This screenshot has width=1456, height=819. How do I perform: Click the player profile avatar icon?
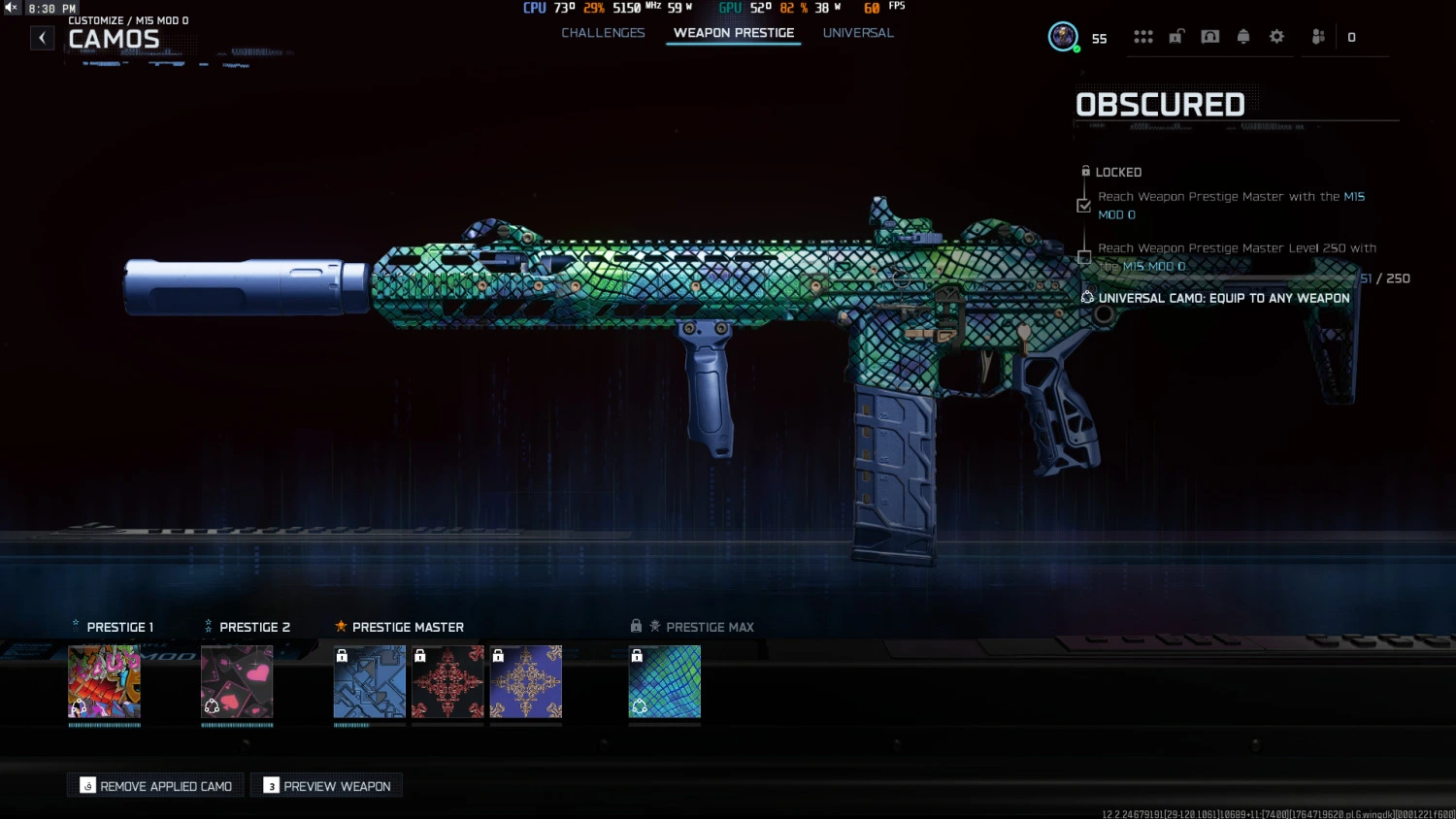tap(1062, 36)
